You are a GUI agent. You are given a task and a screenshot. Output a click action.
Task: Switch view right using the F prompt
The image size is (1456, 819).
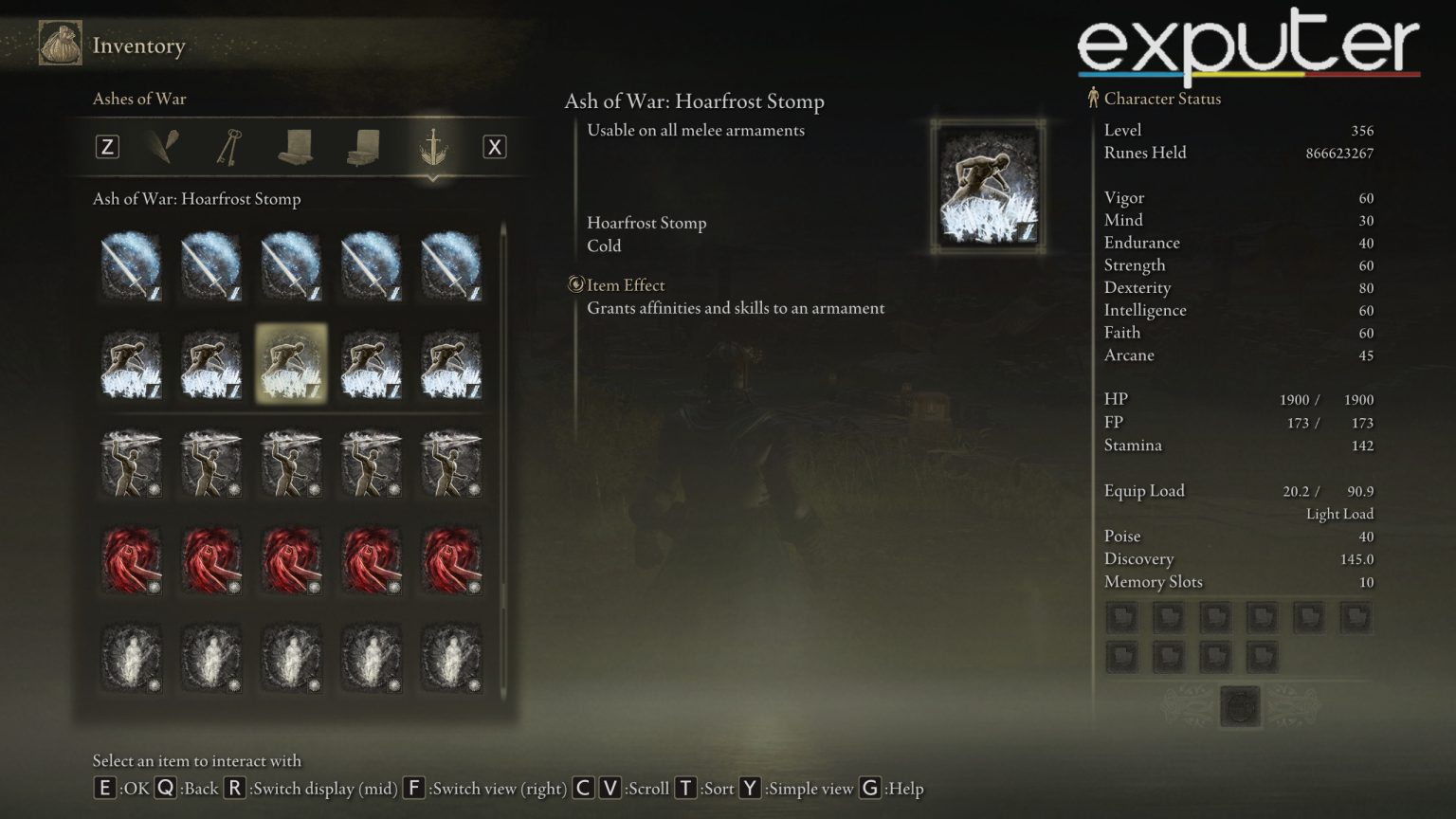[x=414, y=788]
